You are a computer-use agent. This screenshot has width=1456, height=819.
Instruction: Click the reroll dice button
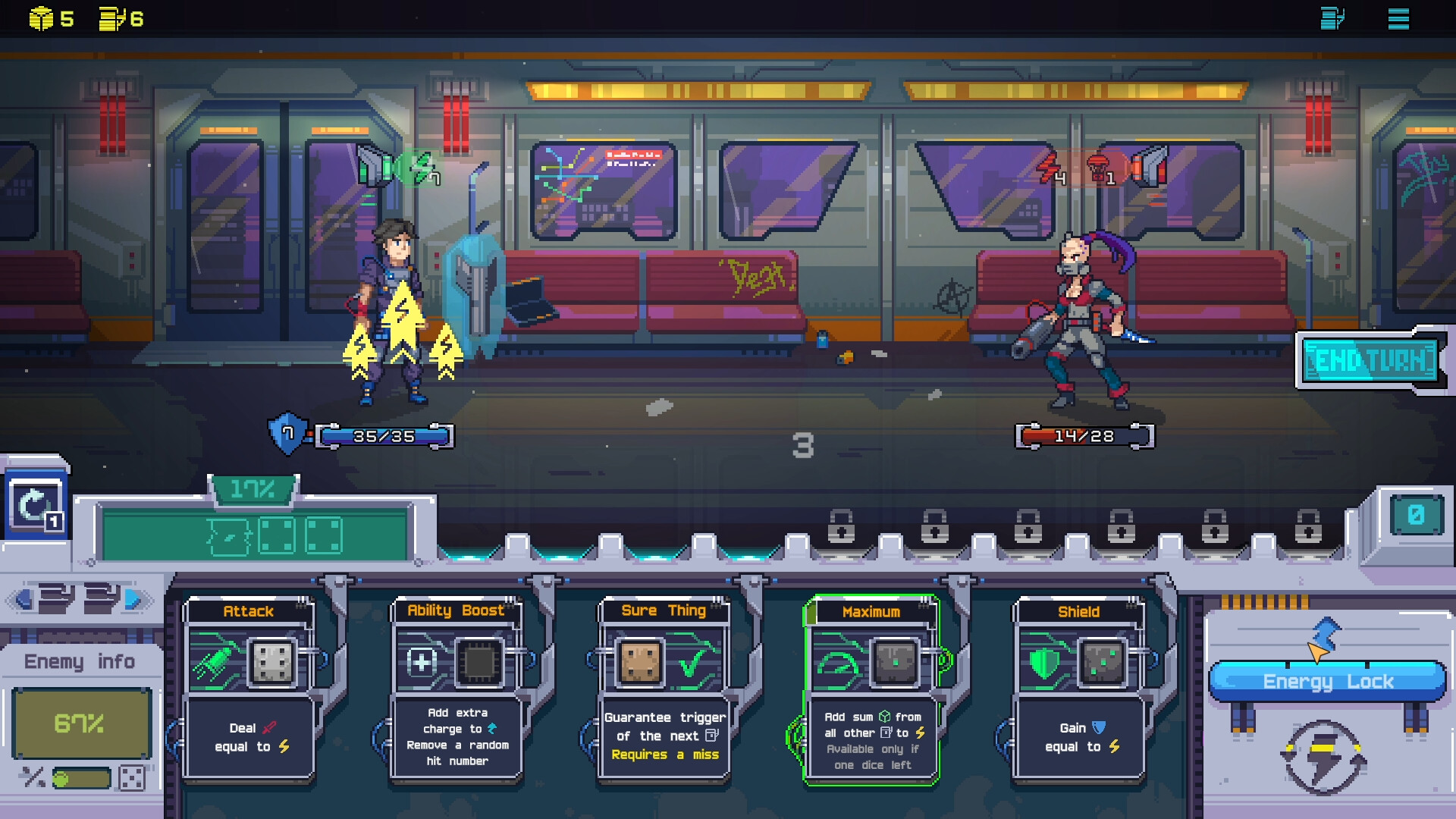click(x=35, y=506)
